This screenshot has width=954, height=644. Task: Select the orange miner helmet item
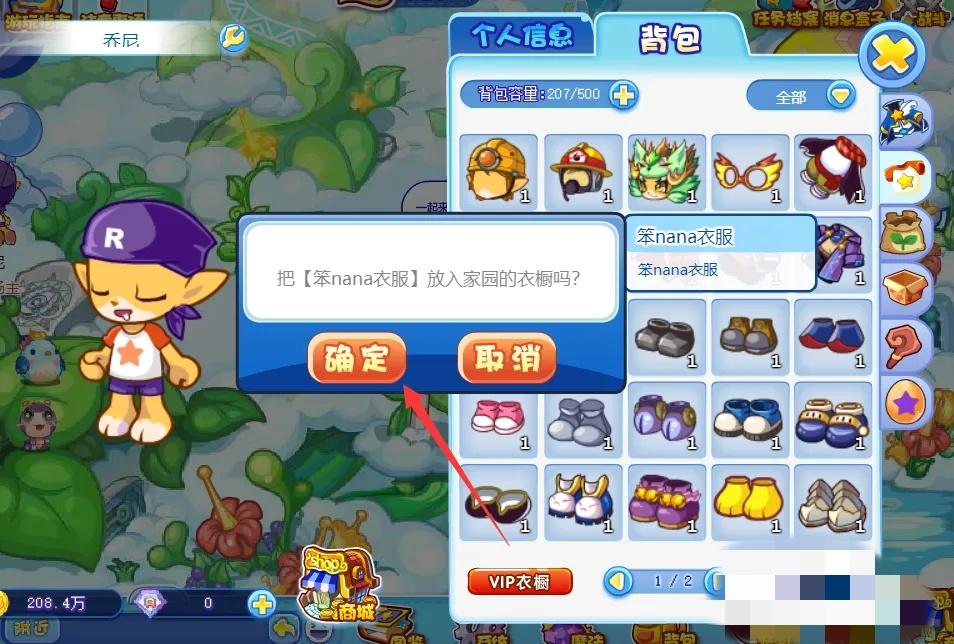tap(497, 171)
